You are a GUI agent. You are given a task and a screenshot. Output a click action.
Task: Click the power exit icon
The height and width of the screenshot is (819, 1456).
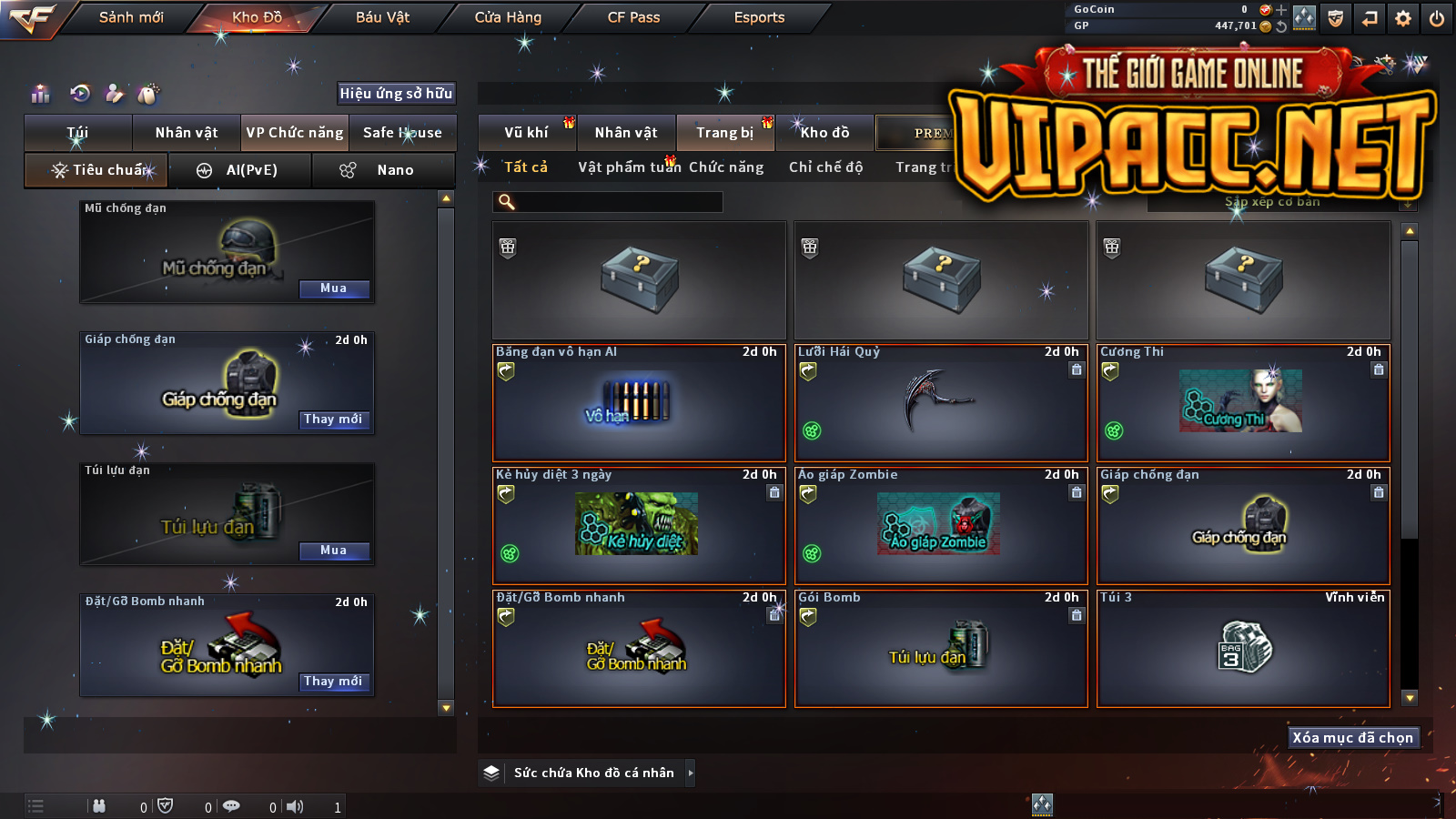pos(1437,18)
